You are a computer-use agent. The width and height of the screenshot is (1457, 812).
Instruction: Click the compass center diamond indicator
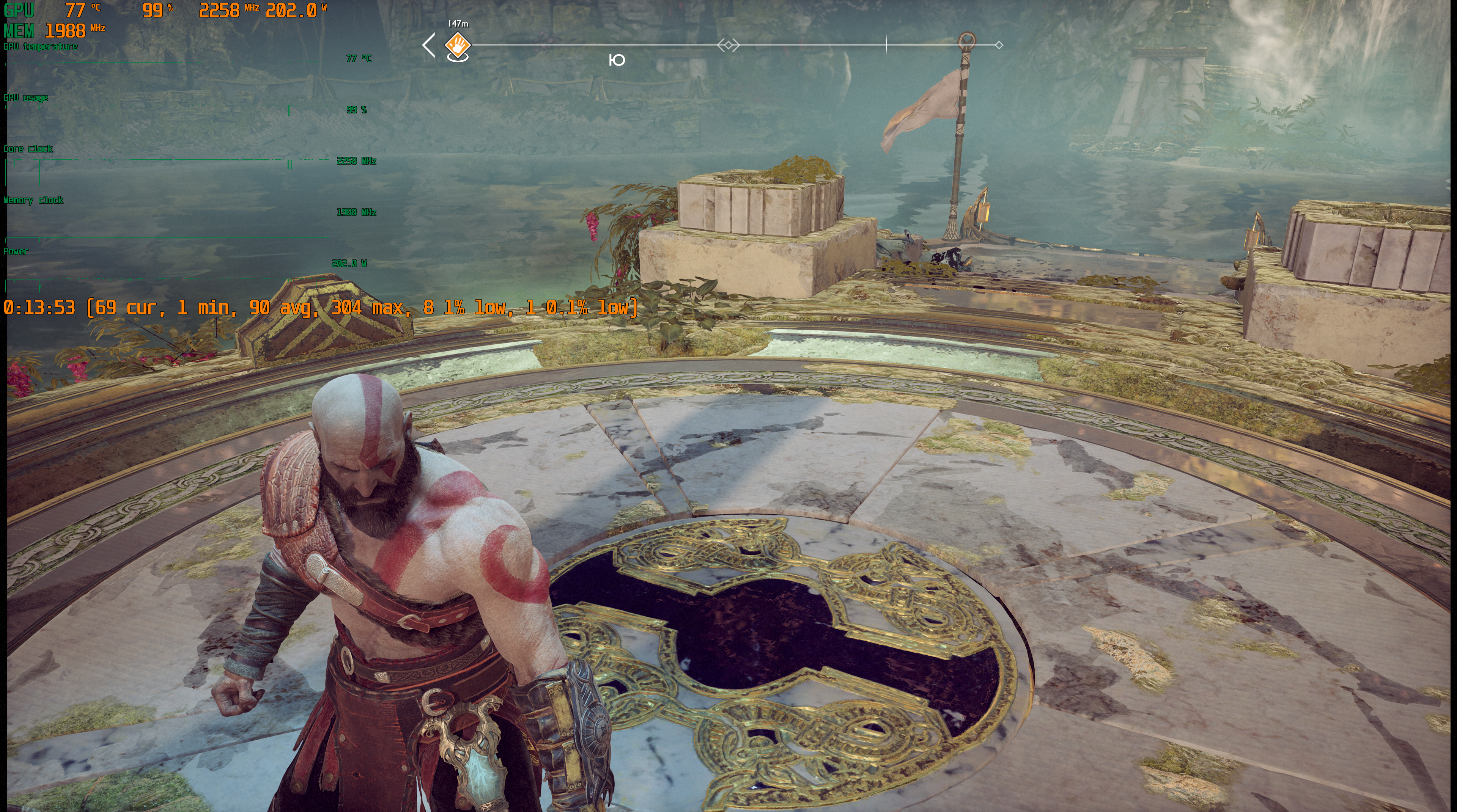[728, 45]
